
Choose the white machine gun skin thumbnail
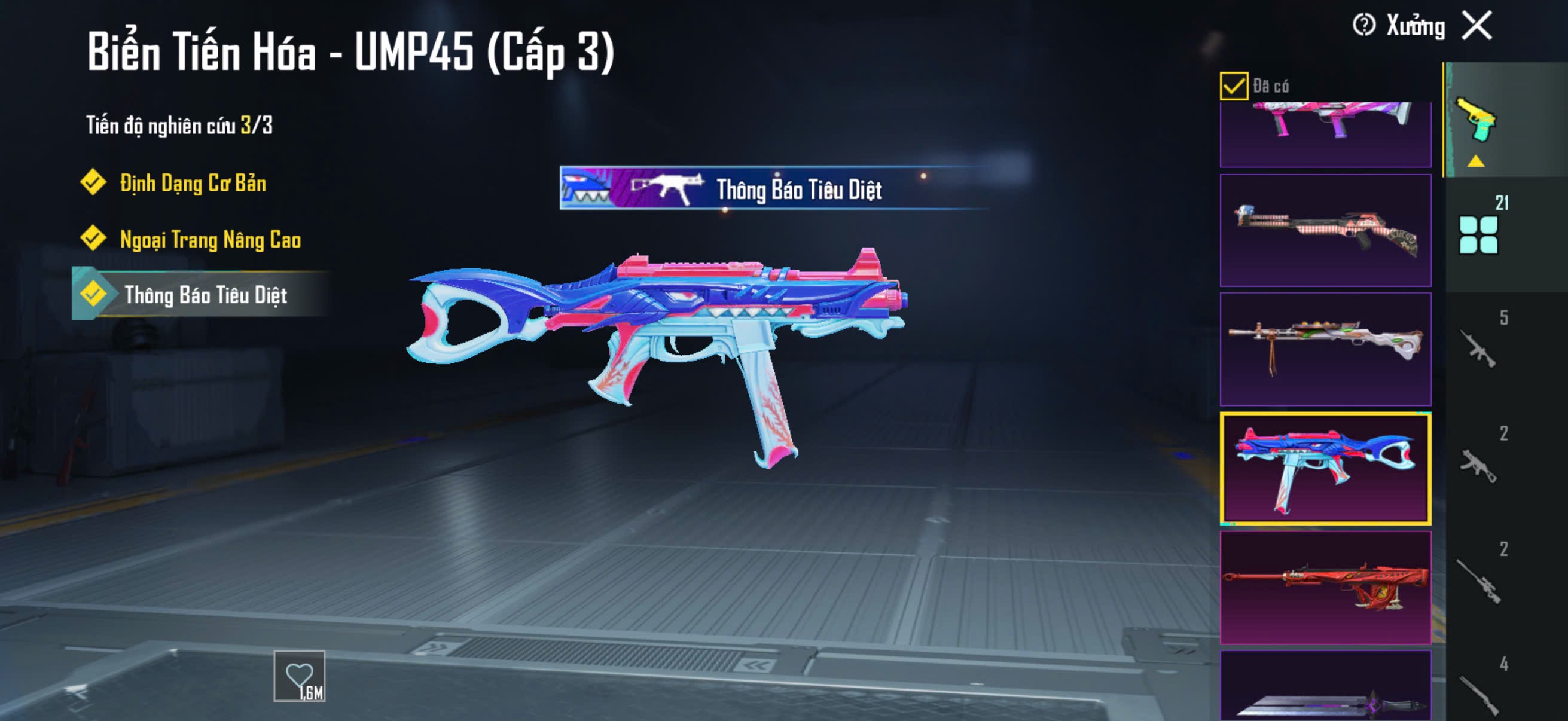pyautogui.click(x=1325, y=349)
